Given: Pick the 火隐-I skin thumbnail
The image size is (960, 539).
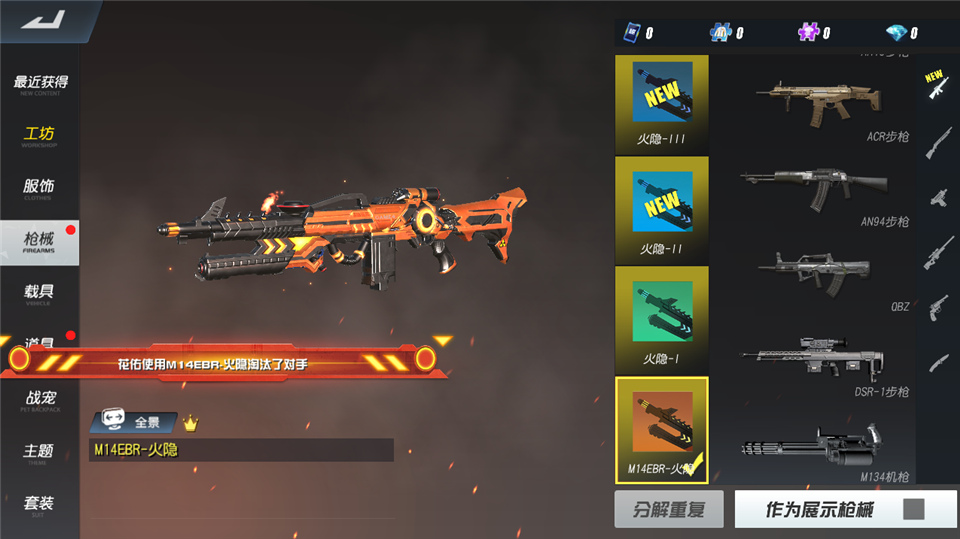Looking at the screenshot, I should (x=662, y=318).
